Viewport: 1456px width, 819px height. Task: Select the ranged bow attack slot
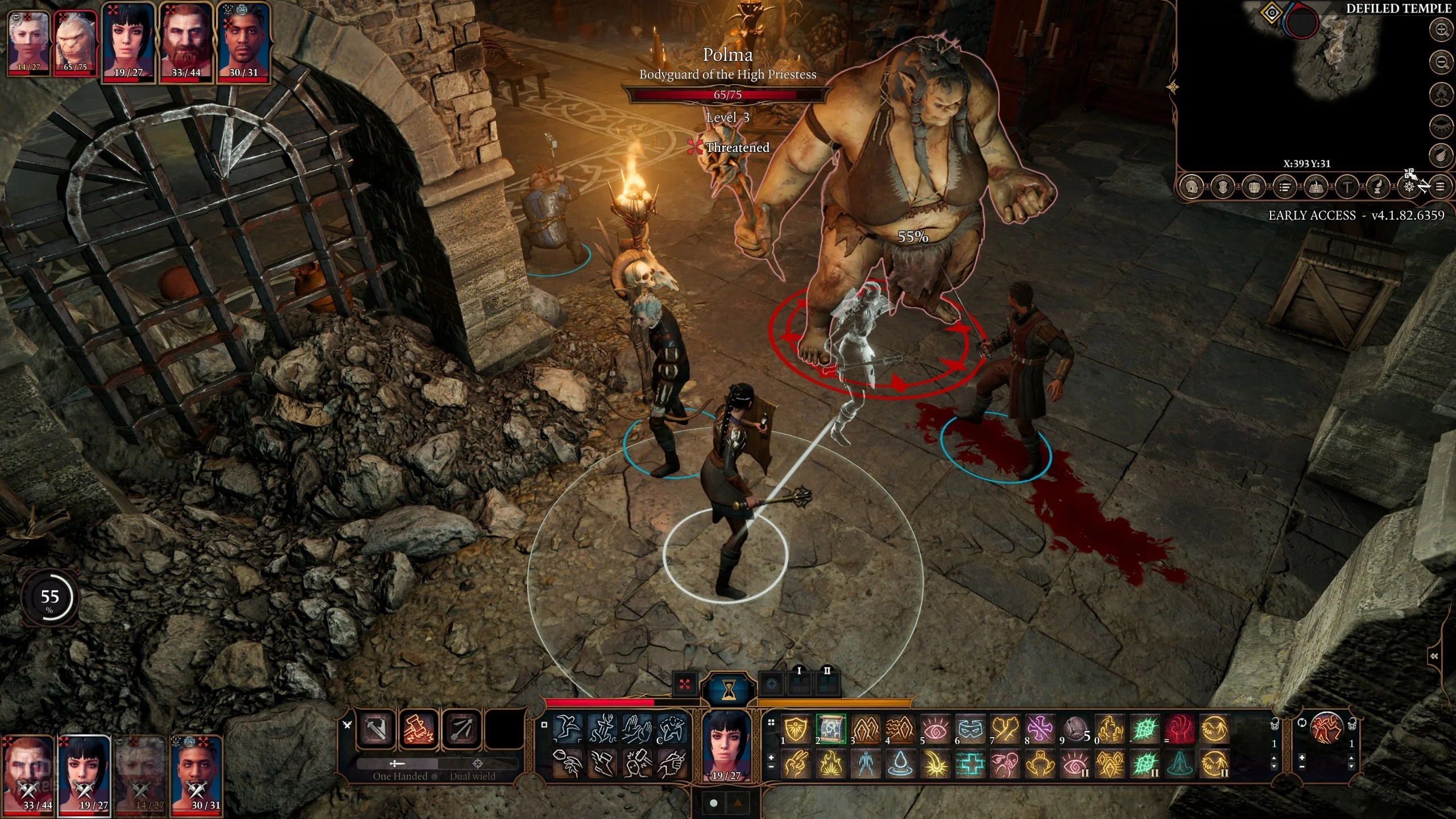point(461,729)
